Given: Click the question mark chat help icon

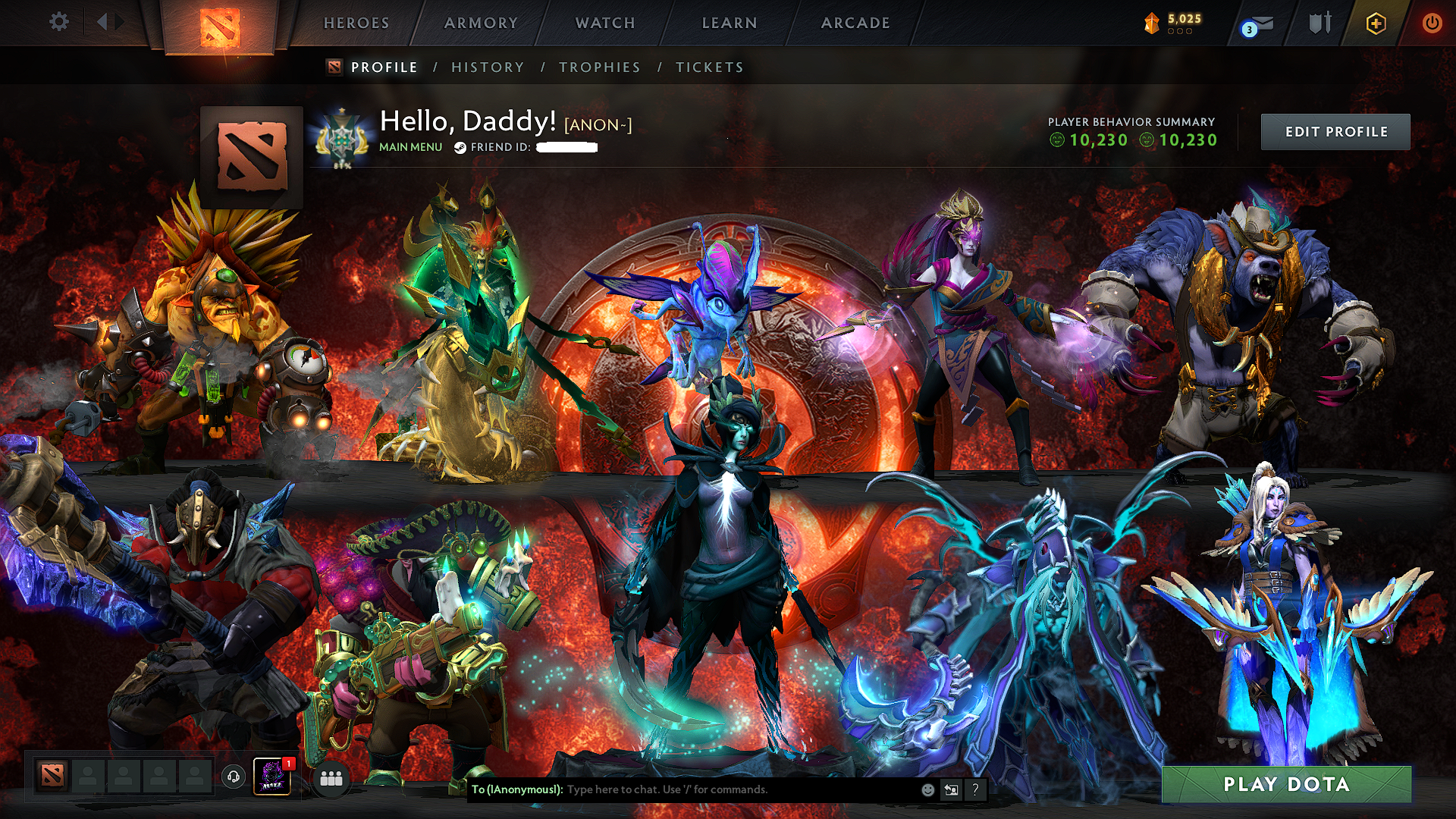Looking at the screenshot, I should pyautogui.click(x=975, y=789).
